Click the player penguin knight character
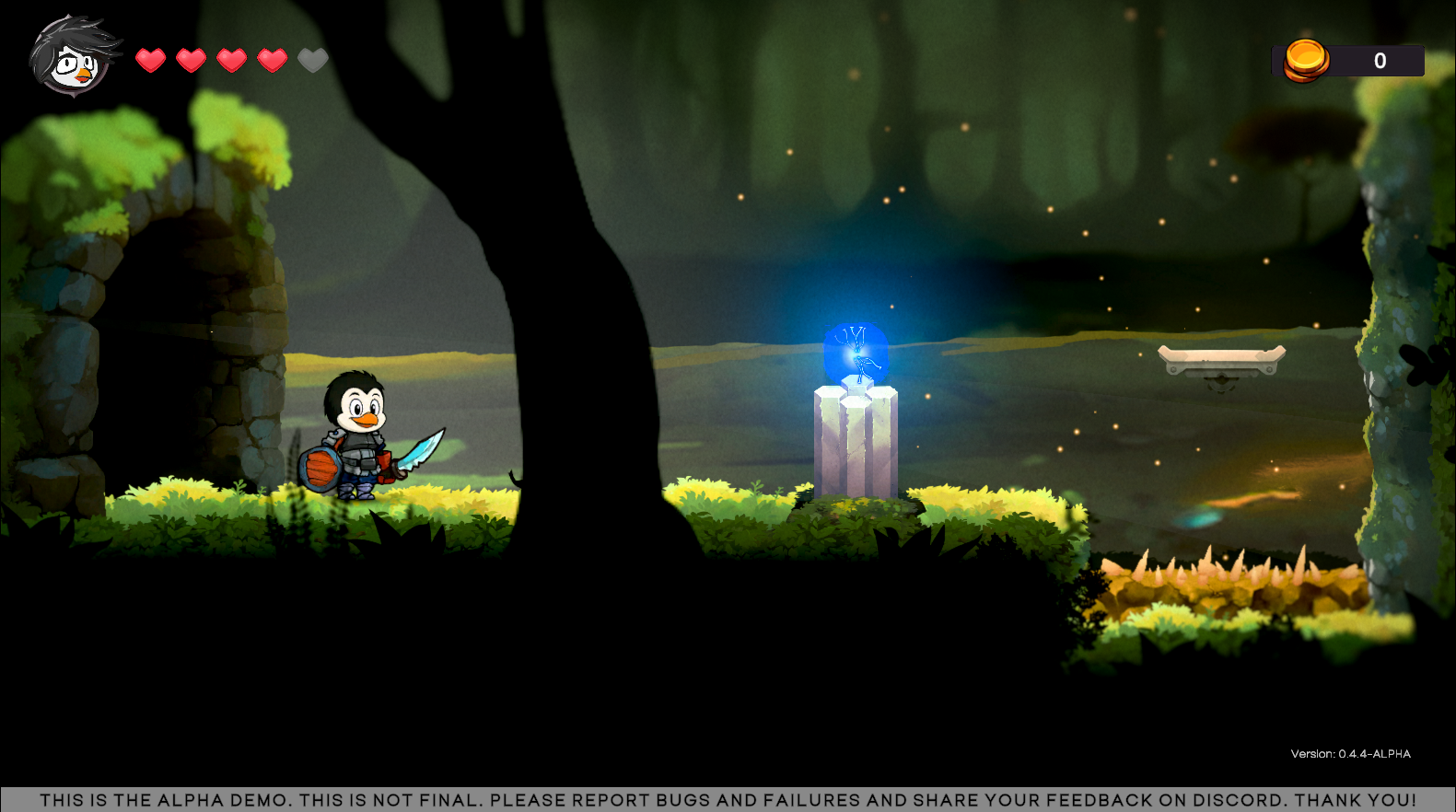 (x=359, y=442)
